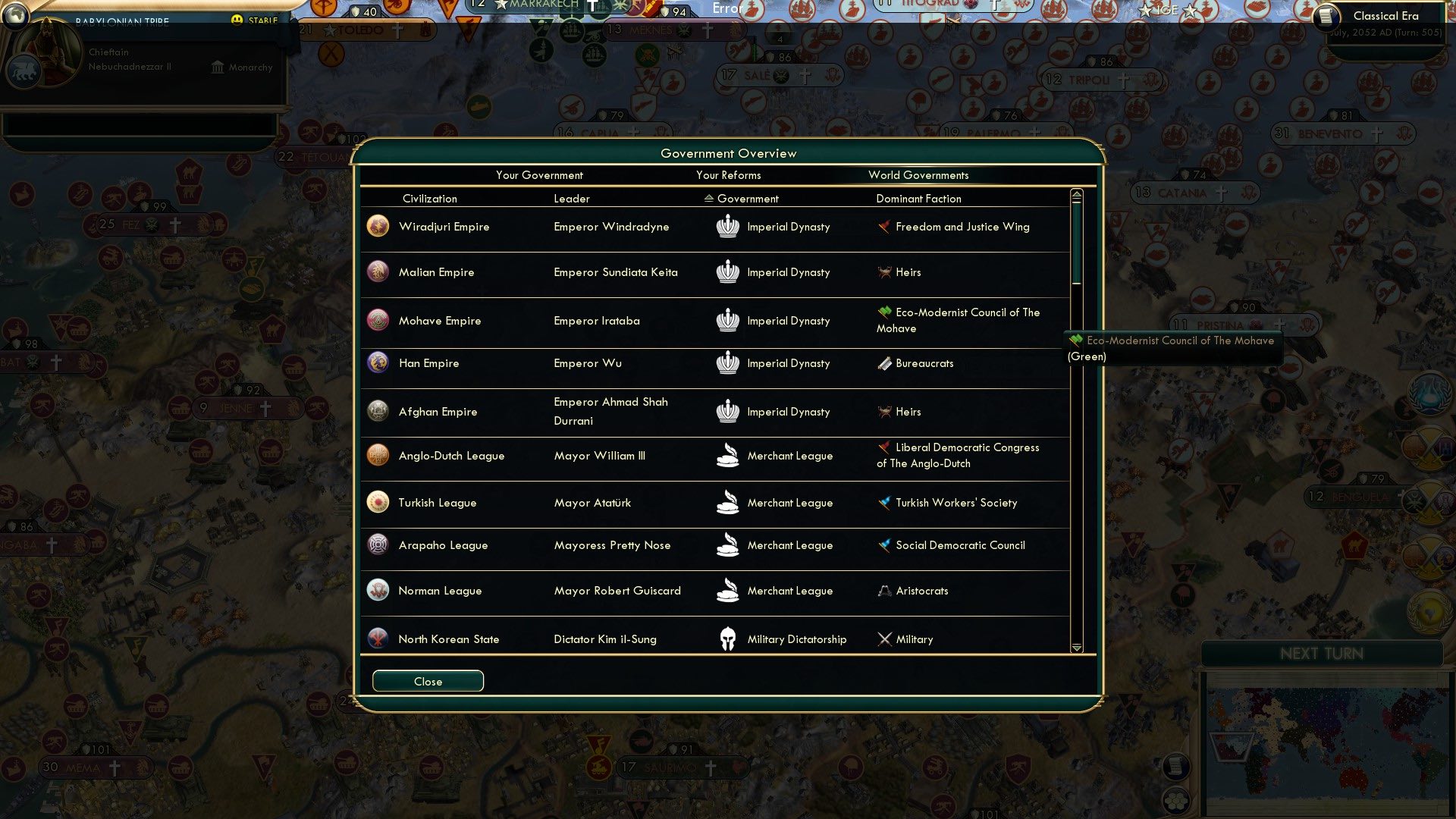Click the Heirs faction icon beside Afghan Empire
Image resolution: width=1456 pixels, height=819 pixels.
pyautogui.click(x=884, y=411)
